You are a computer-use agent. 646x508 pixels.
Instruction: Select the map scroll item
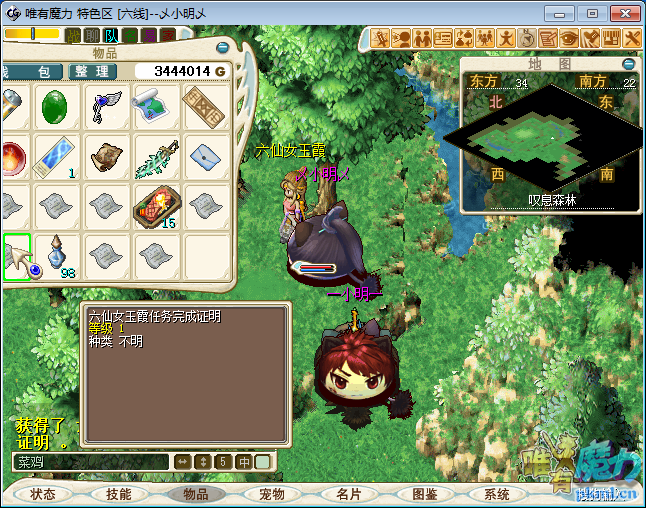154,105
